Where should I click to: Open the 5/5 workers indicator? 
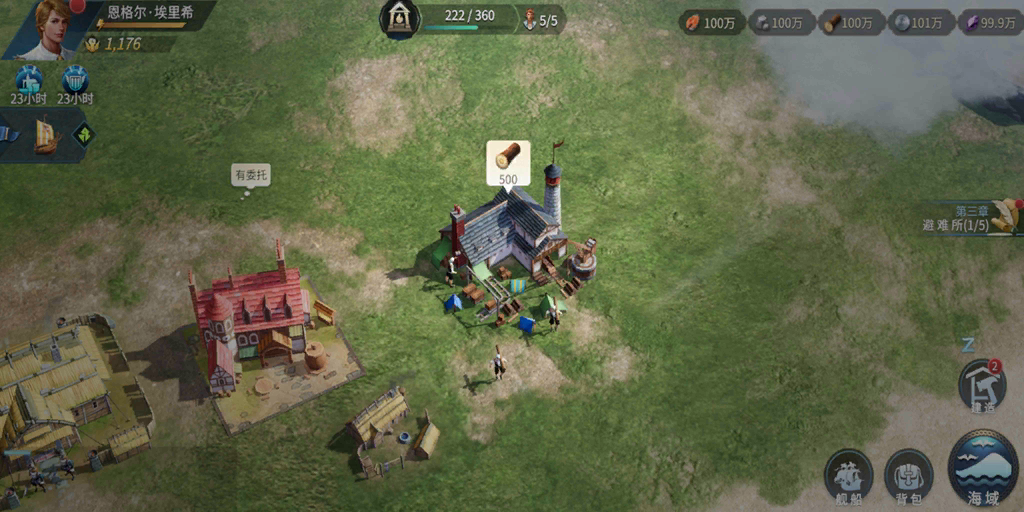tap(541, 20)
